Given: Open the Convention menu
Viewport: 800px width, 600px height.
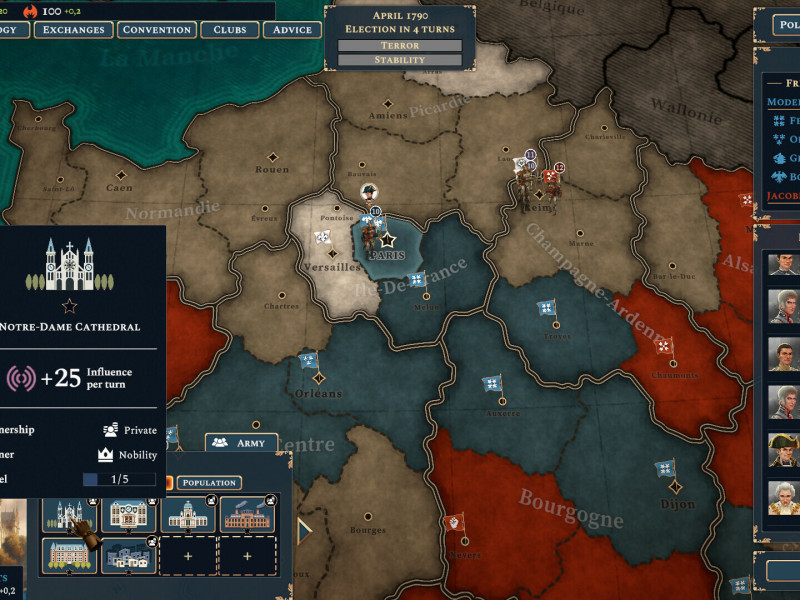Looking at the screenshot, I should (x=157, y=30).
